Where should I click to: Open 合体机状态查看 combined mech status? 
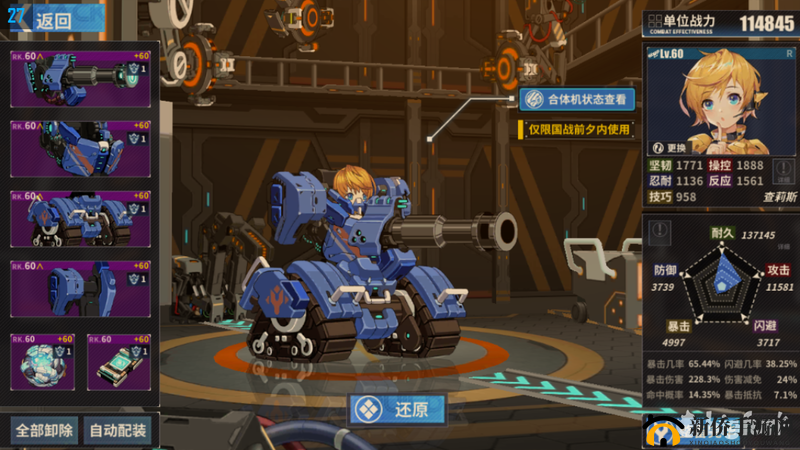click(x=577, y=99)
